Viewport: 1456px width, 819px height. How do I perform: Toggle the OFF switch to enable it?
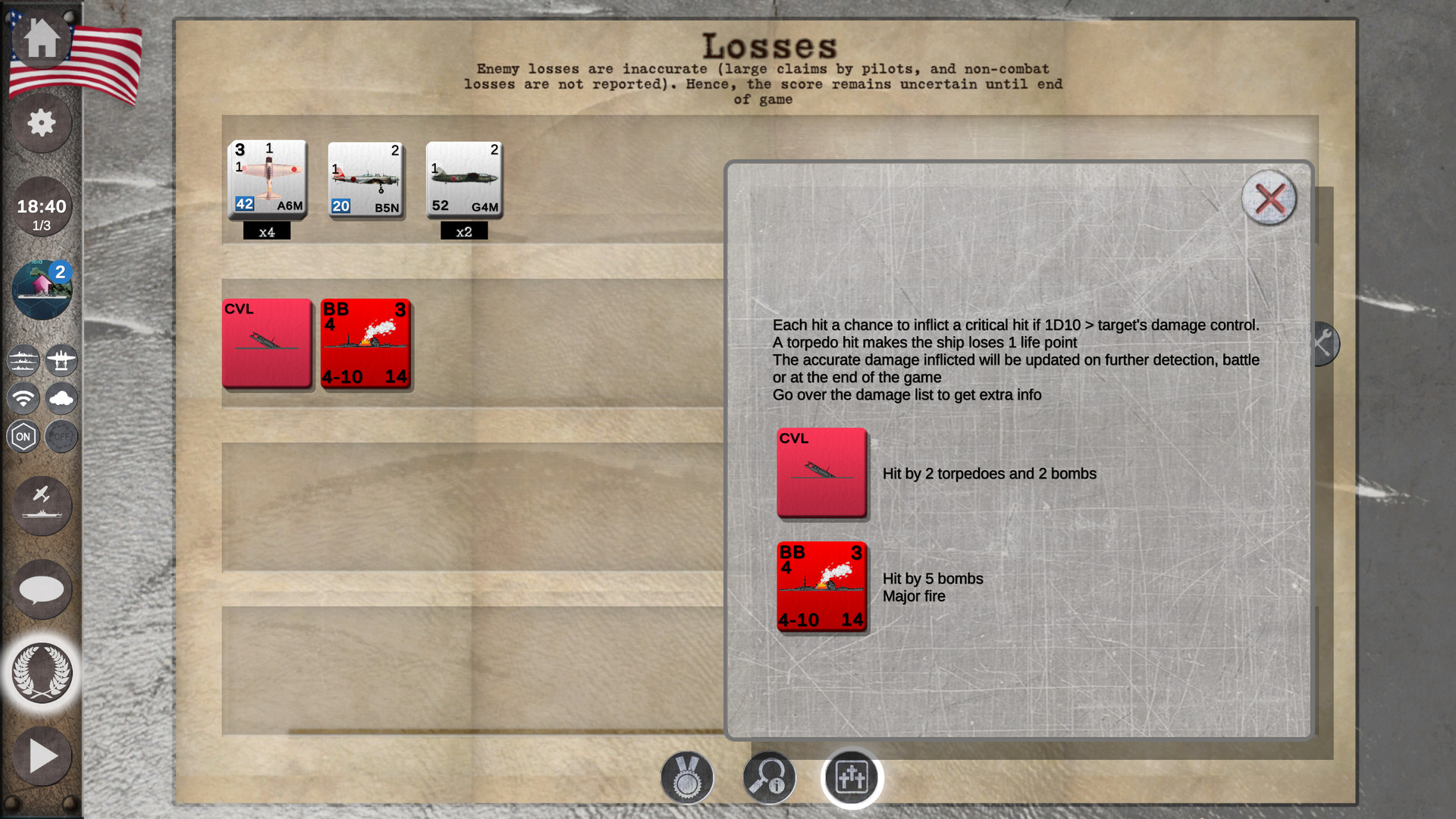(61, 436)
